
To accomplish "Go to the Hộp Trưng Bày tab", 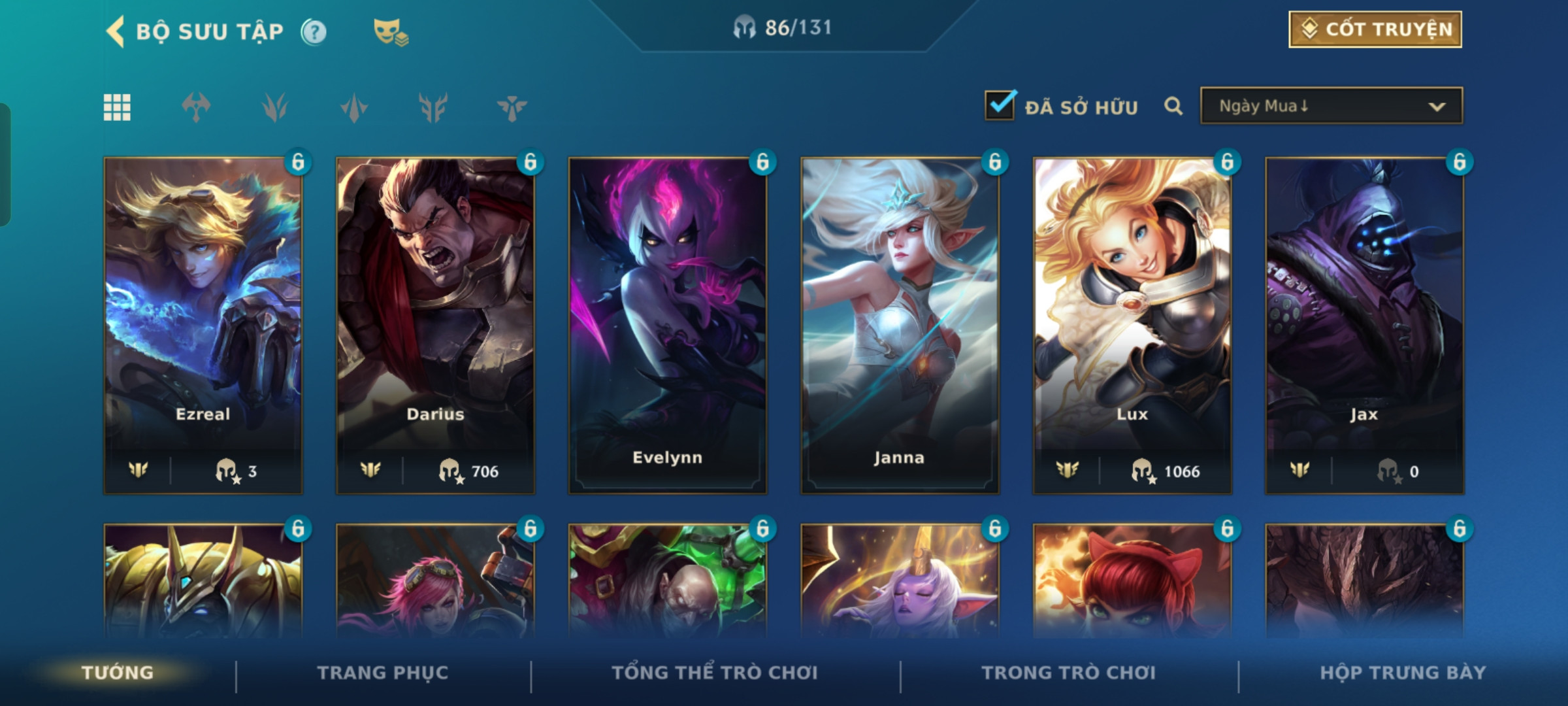I will tap(1403, 673).
